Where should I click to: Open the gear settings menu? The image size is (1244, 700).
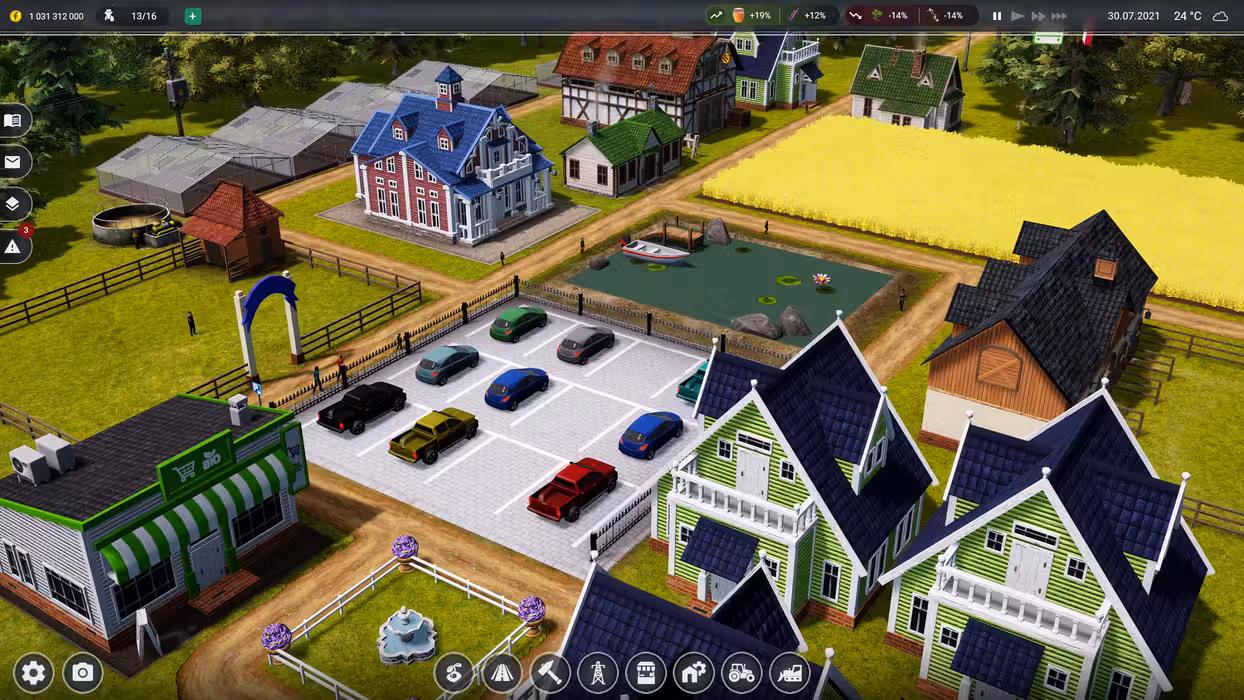(33, 673)
